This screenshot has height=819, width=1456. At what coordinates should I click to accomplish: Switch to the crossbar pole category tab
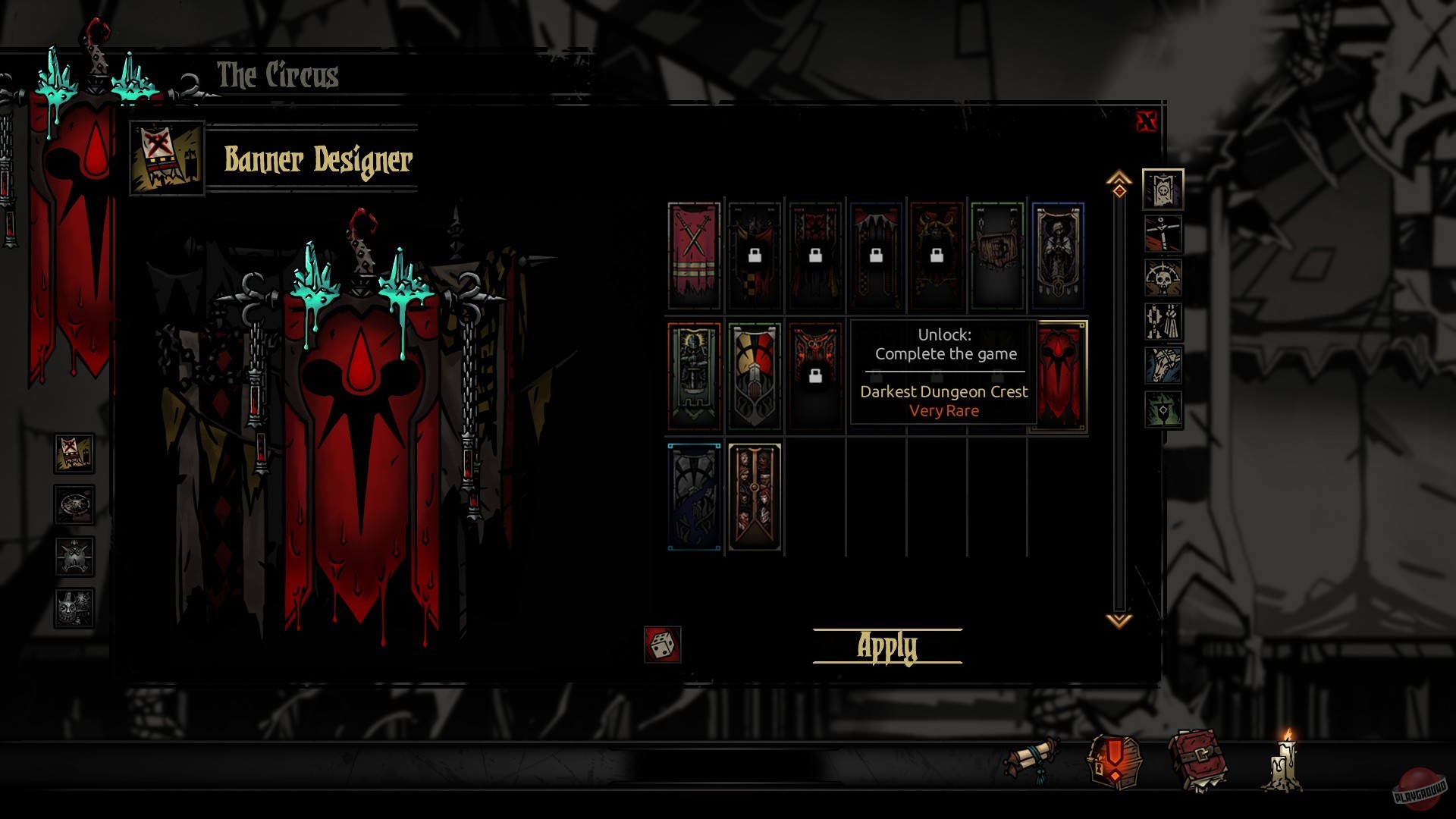point(1163,234)
